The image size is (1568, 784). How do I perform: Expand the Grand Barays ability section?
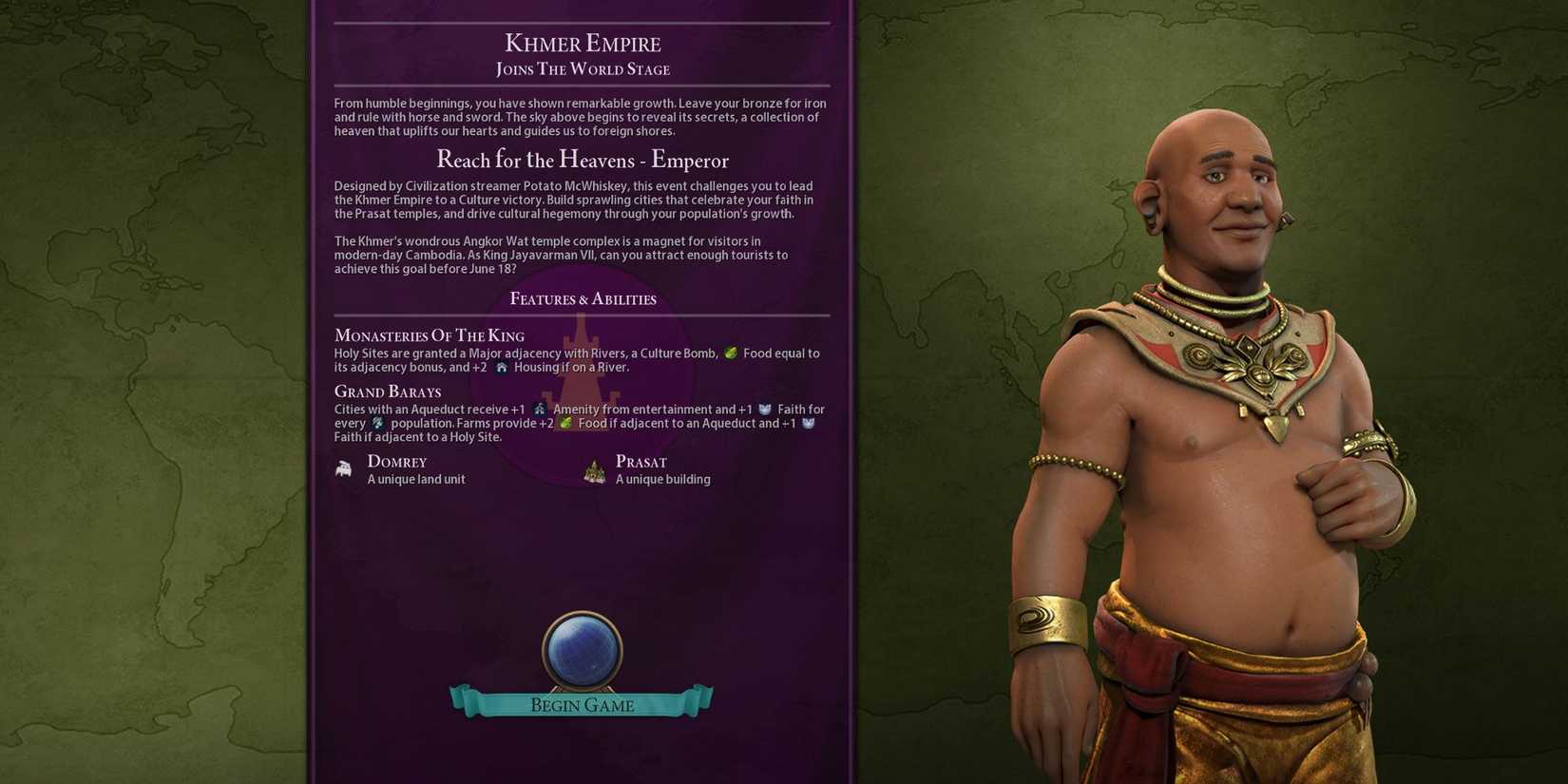point(387,392)
